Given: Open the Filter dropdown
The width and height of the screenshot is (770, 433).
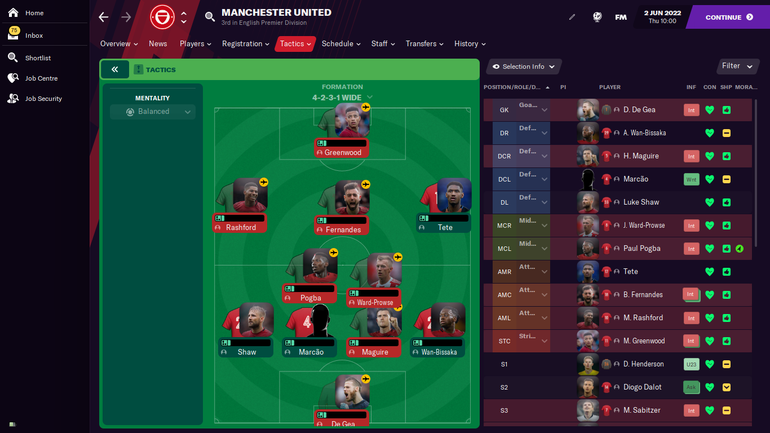Looking at the screenshot, I should pyautogui.click(x=738, y=66).
